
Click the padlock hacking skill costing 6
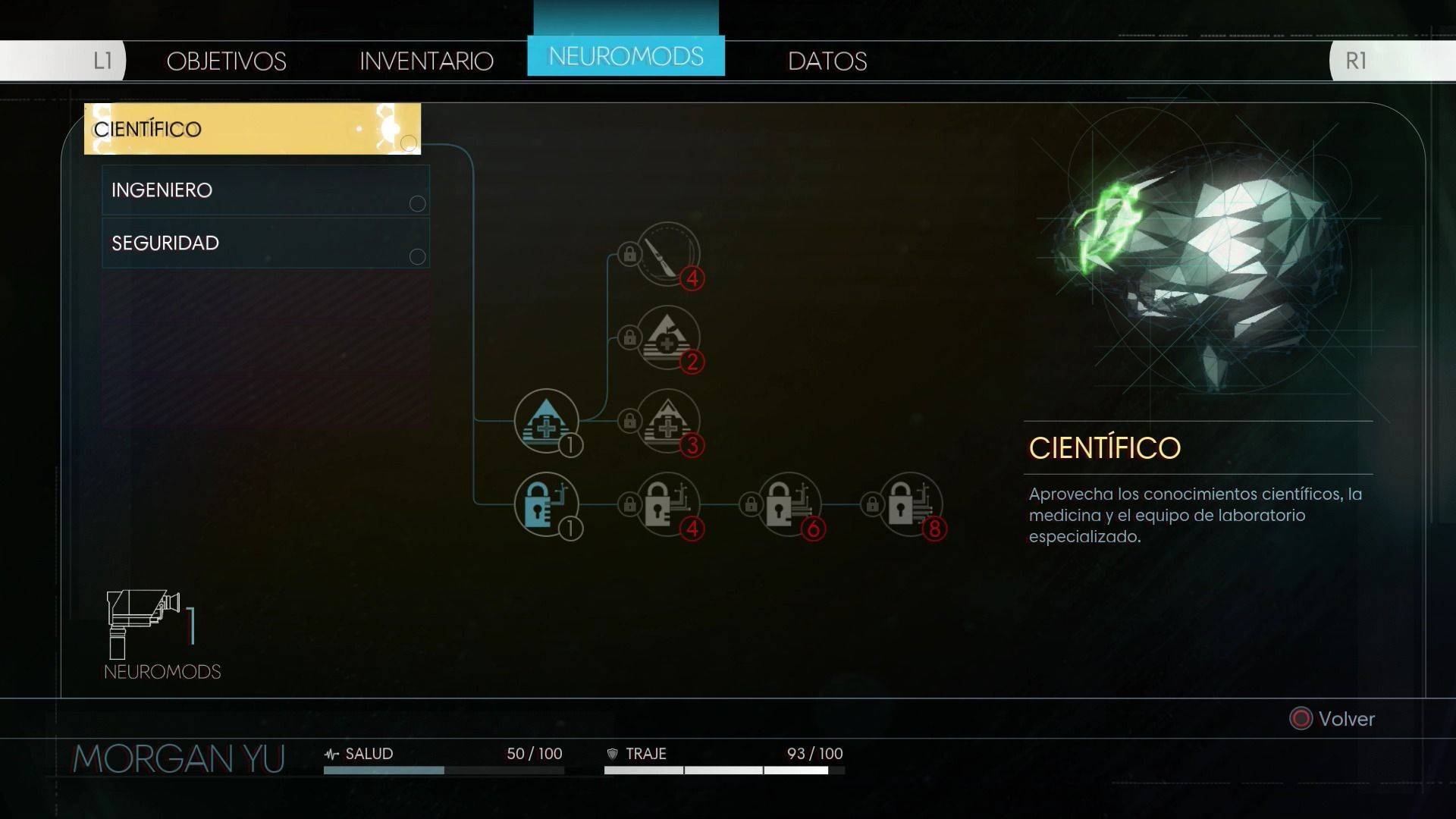click(789, 504)
